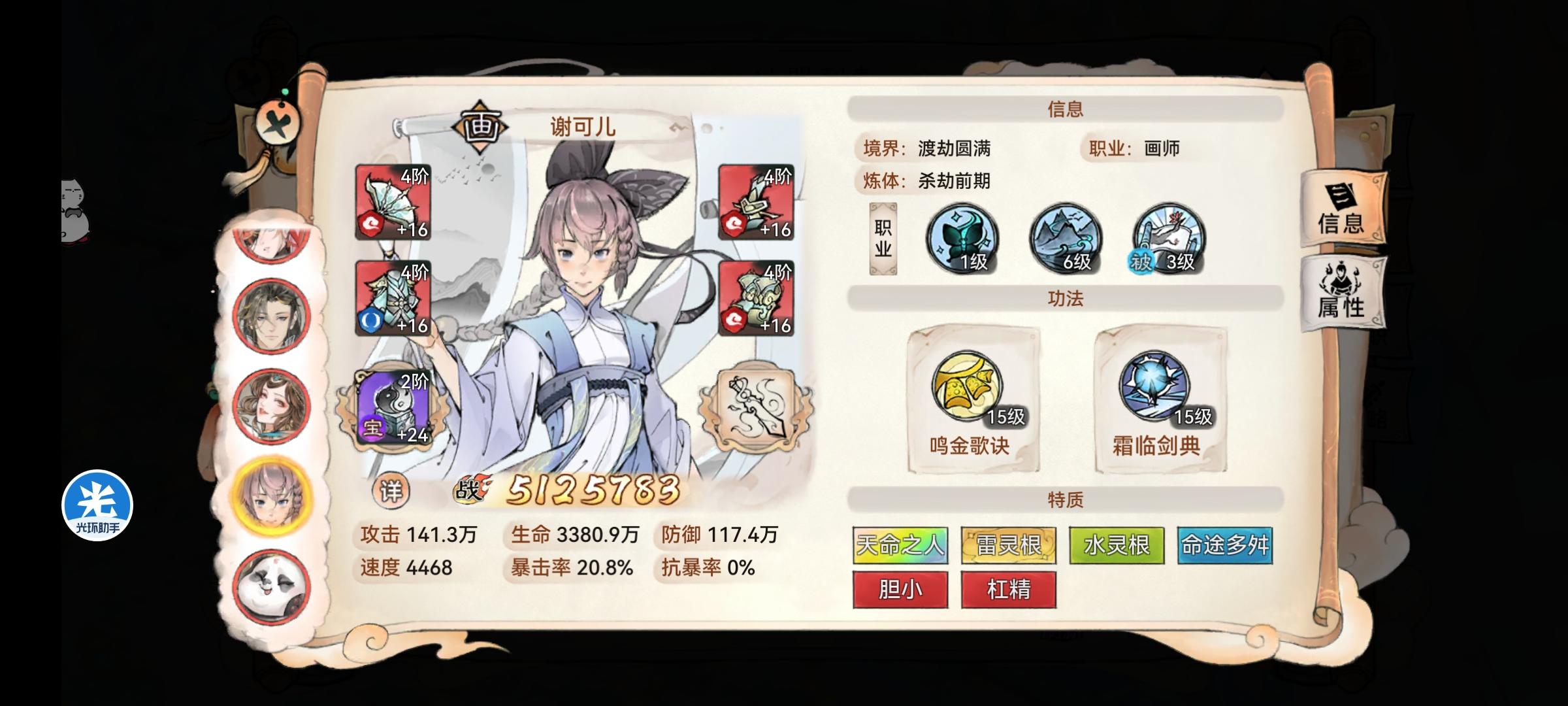Click the 胆小 trait tag

click(x=899, y=590)
